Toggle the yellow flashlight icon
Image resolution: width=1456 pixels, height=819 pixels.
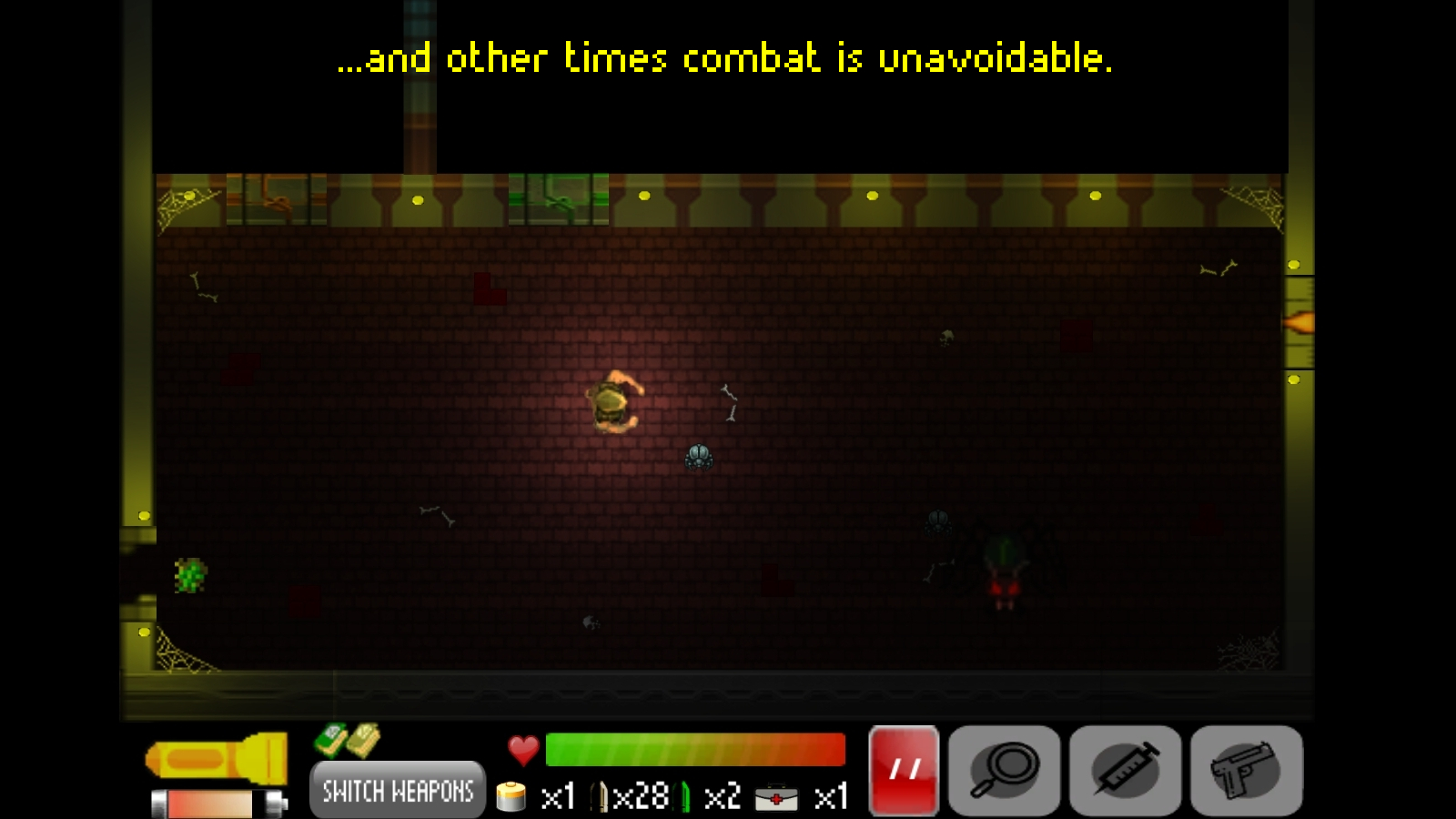tap(217, 758)
